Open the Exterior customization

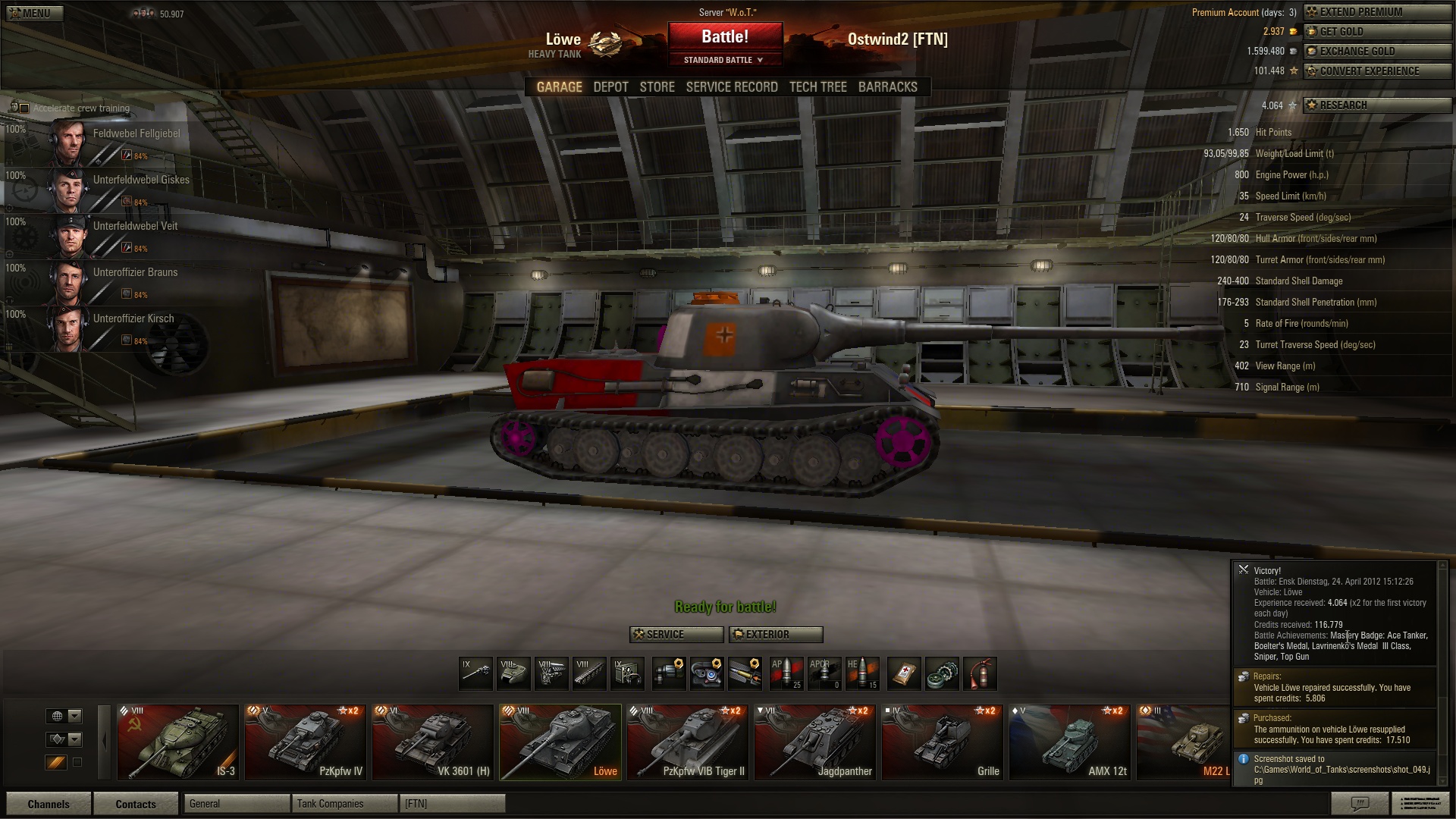coord(775,635)
